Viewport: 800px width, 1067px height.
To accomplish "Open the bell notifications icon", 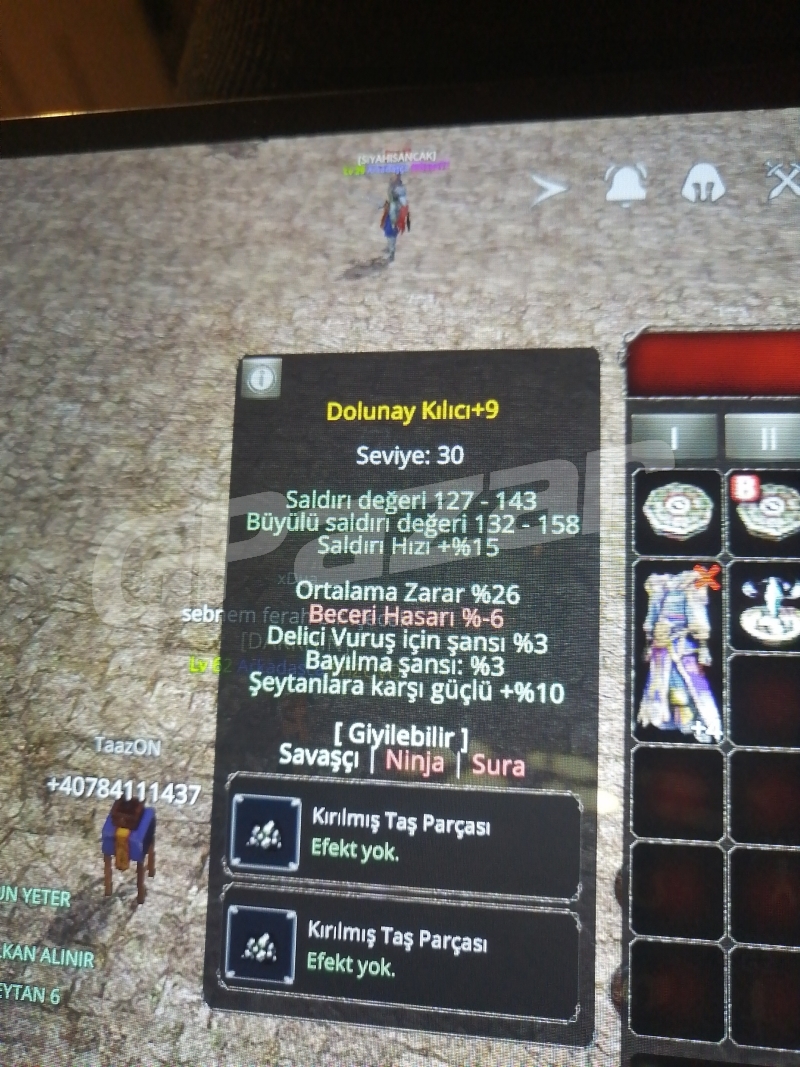I will [x=625, y=184].
